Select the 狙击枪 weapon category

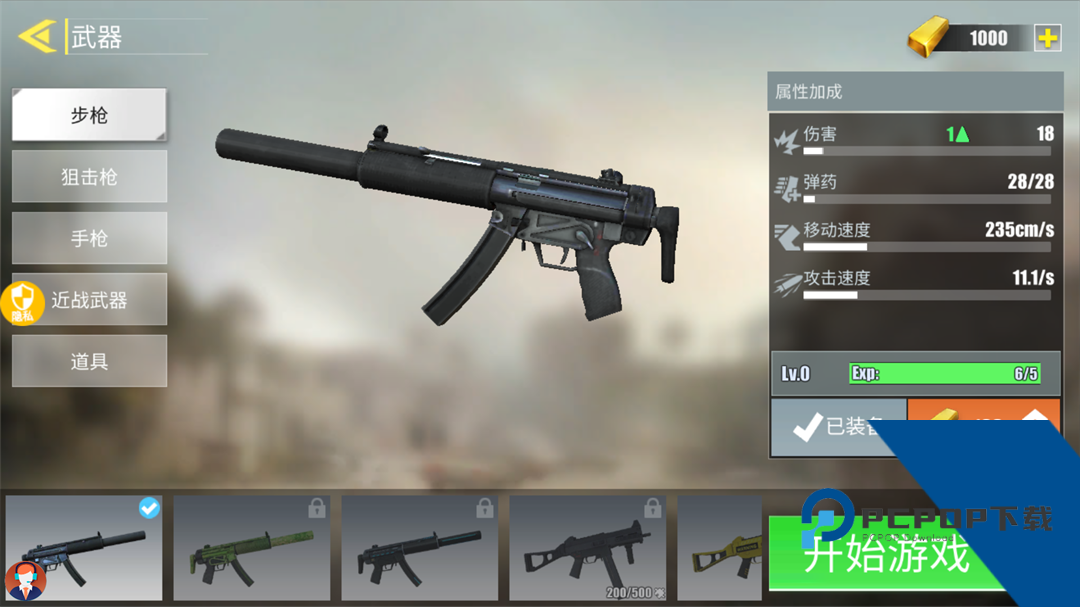click(89, 177)
